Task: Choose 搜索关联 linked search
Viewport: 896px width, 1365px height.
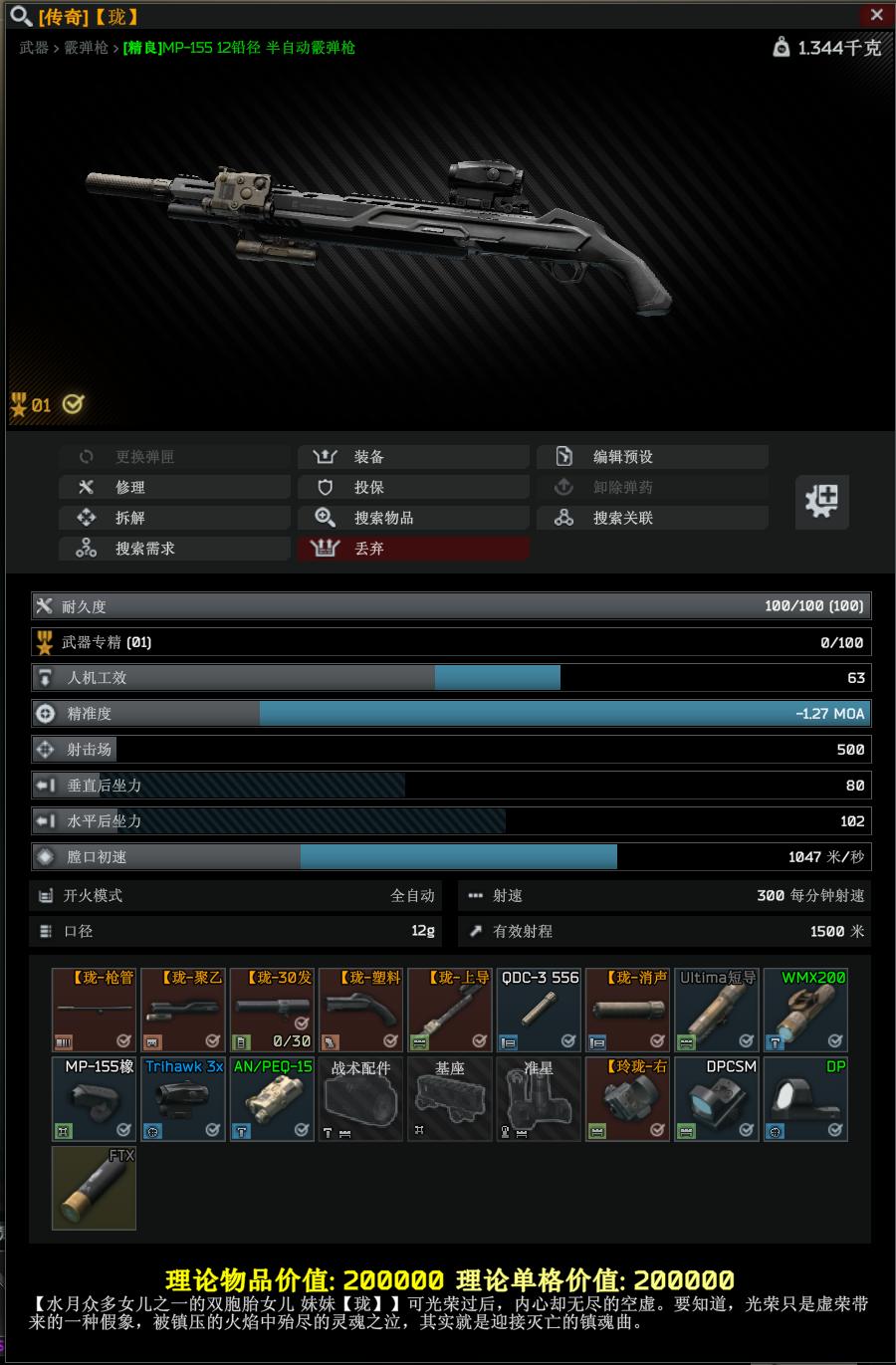Action: point(652,518)
